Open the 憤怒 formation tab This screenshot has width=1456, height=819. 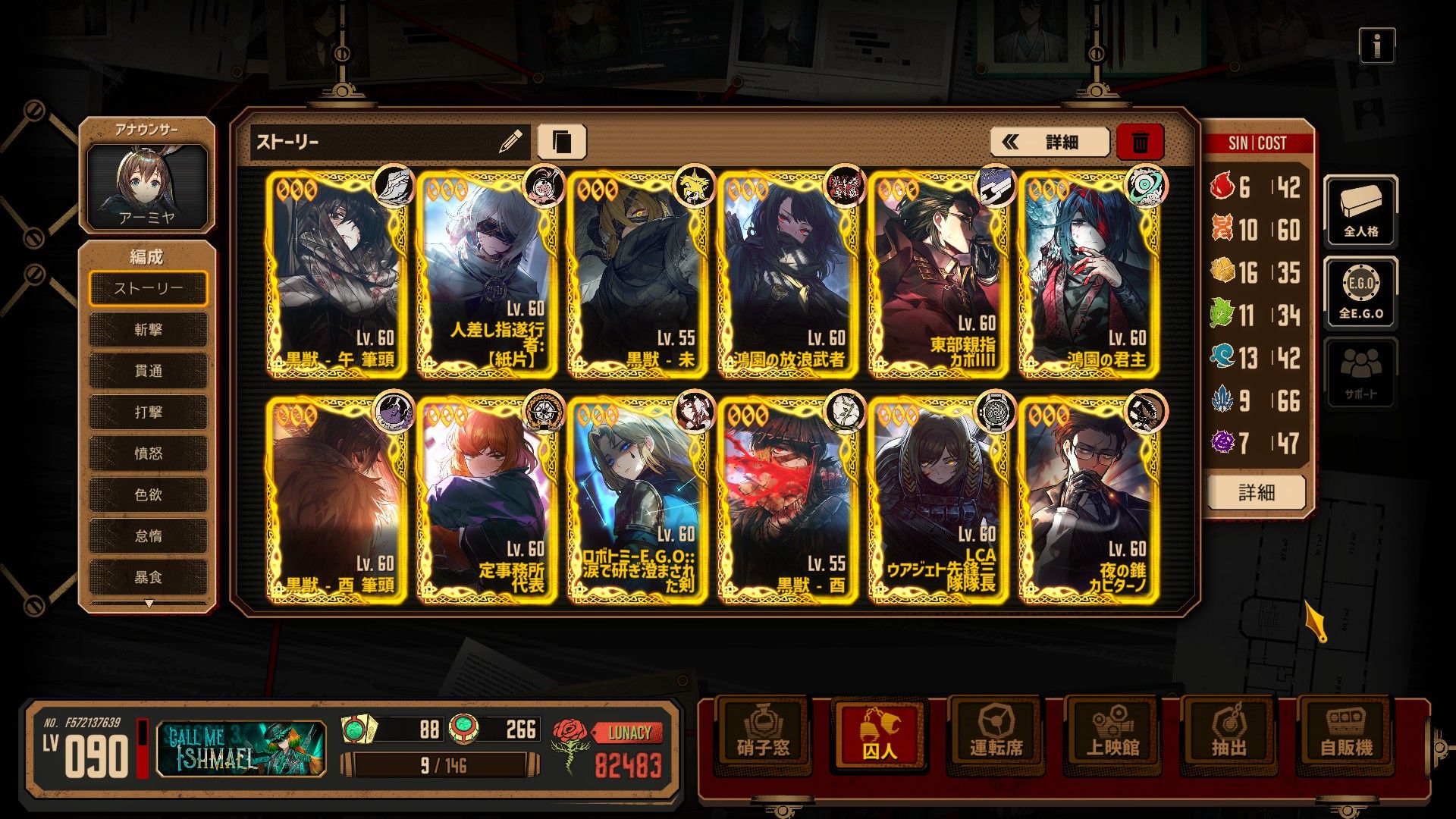[148, 453]
